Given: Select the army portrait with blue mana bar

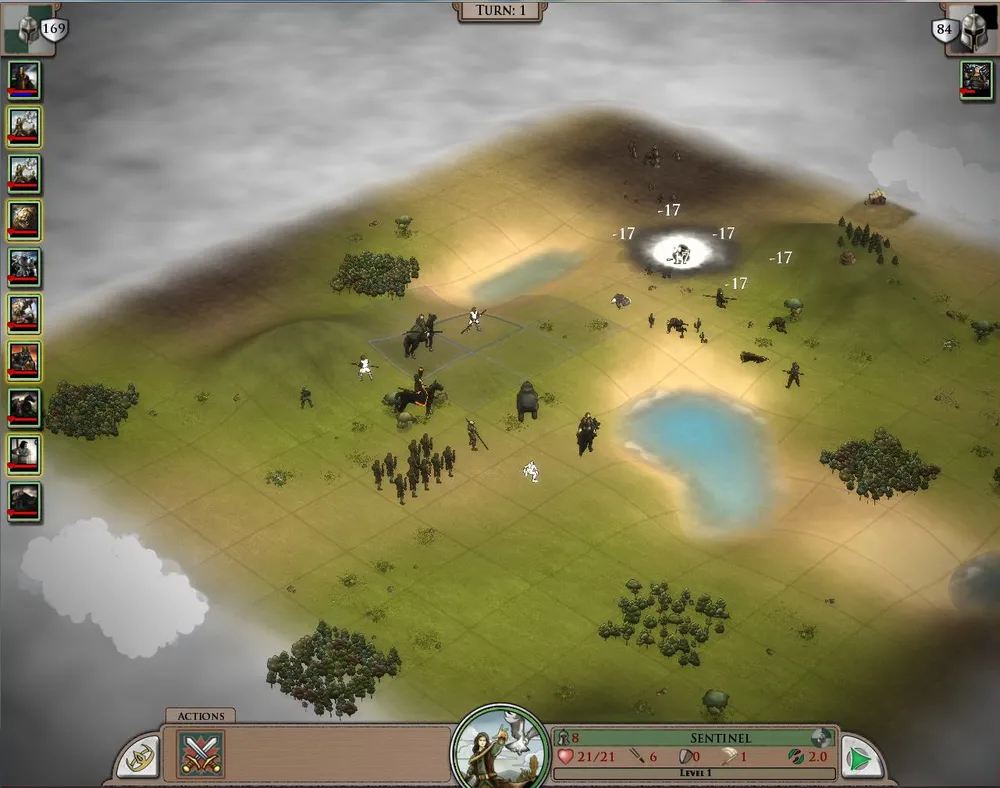Looking at the screenshot, I should [x=24, y=80].
